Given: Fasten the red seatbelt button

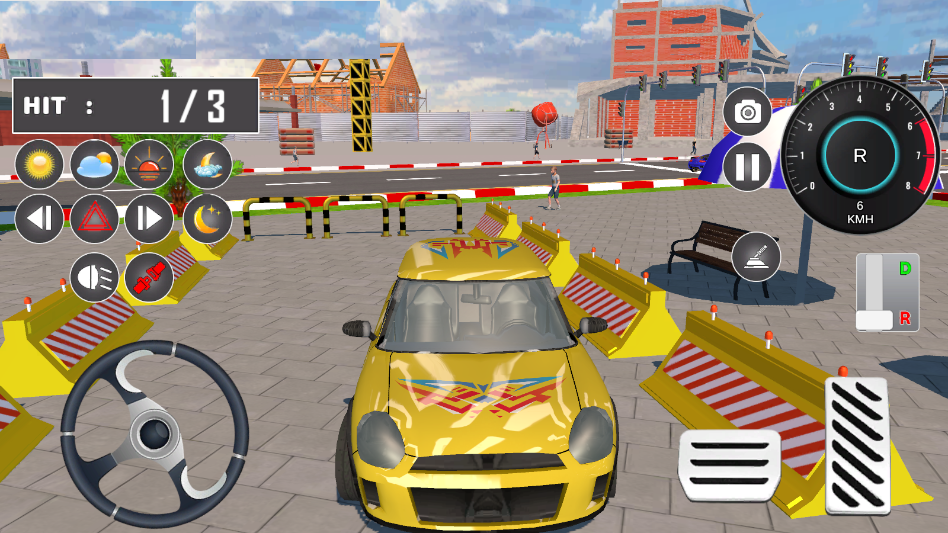Looking at the screenshot, I should (149, 277).
